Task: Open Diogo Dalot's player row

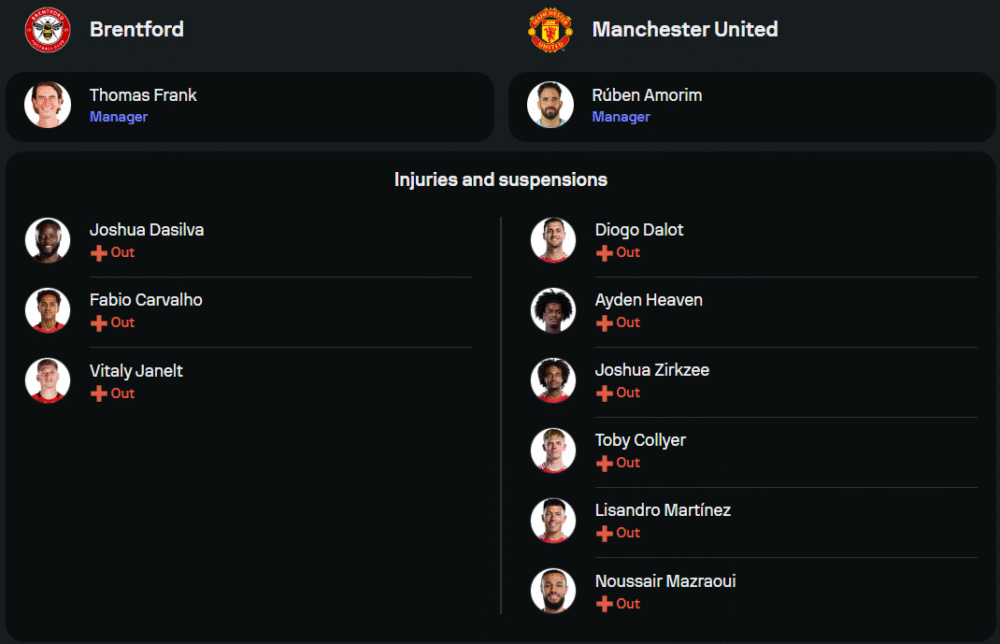Action: pyautogui.click(x=638, y=230)
